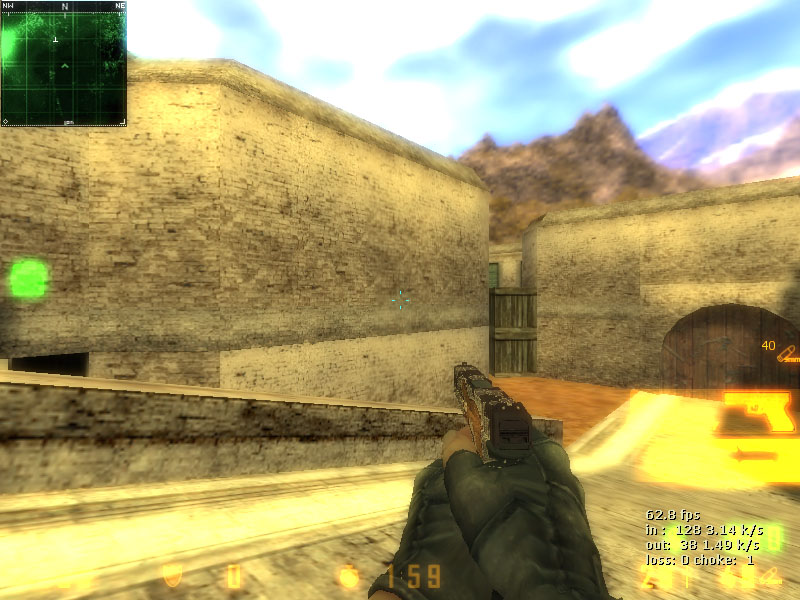
Task: Click the bullet ammo icon beside 40
Action: click(x=789, y=352)
